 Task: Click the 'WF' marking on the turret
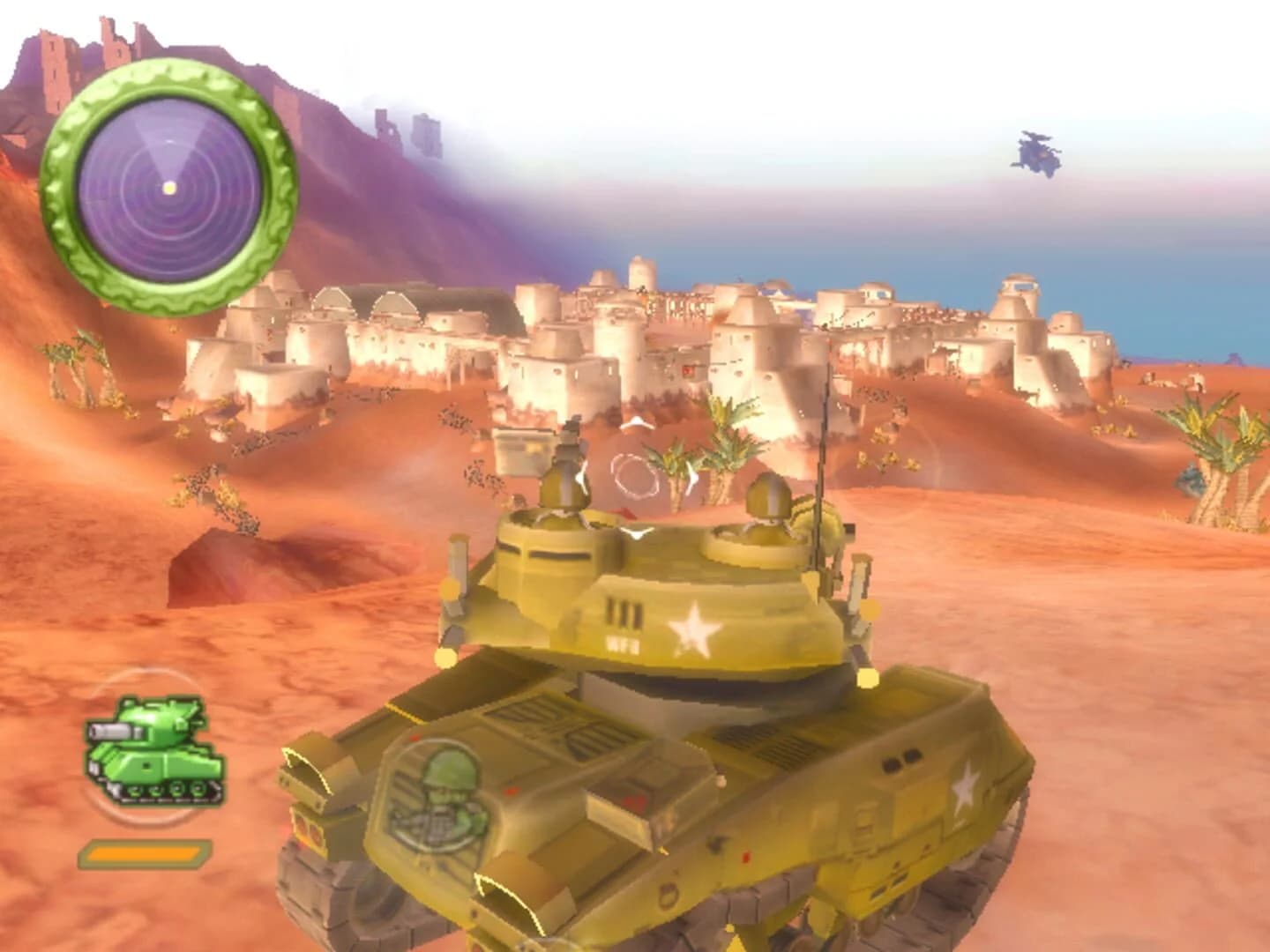[x=623, y=643]
